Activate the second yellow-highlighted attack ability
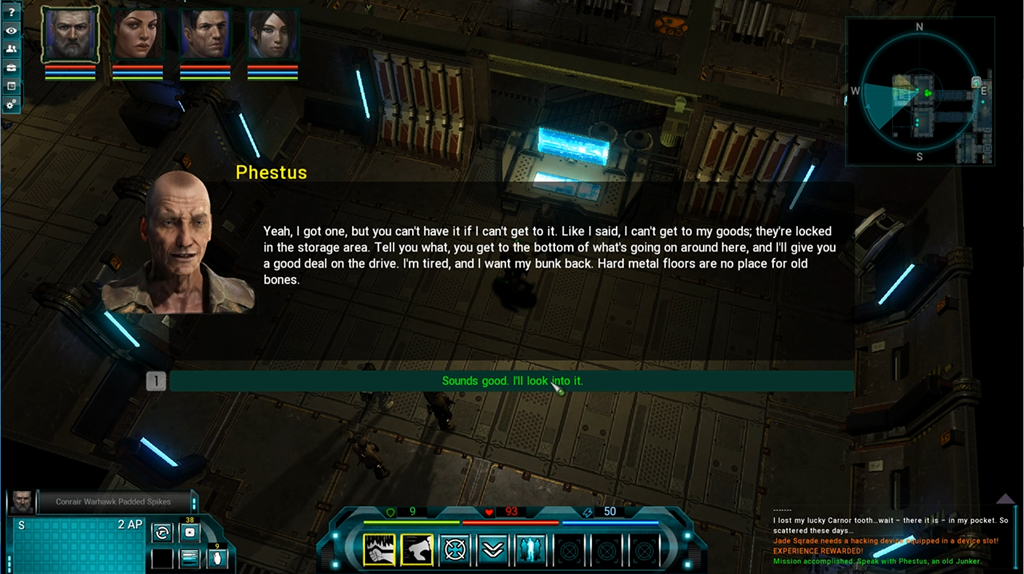Image resolution: width=1024 pixels, height=574 pixels. pyautogui.click(x=416, y=549)
